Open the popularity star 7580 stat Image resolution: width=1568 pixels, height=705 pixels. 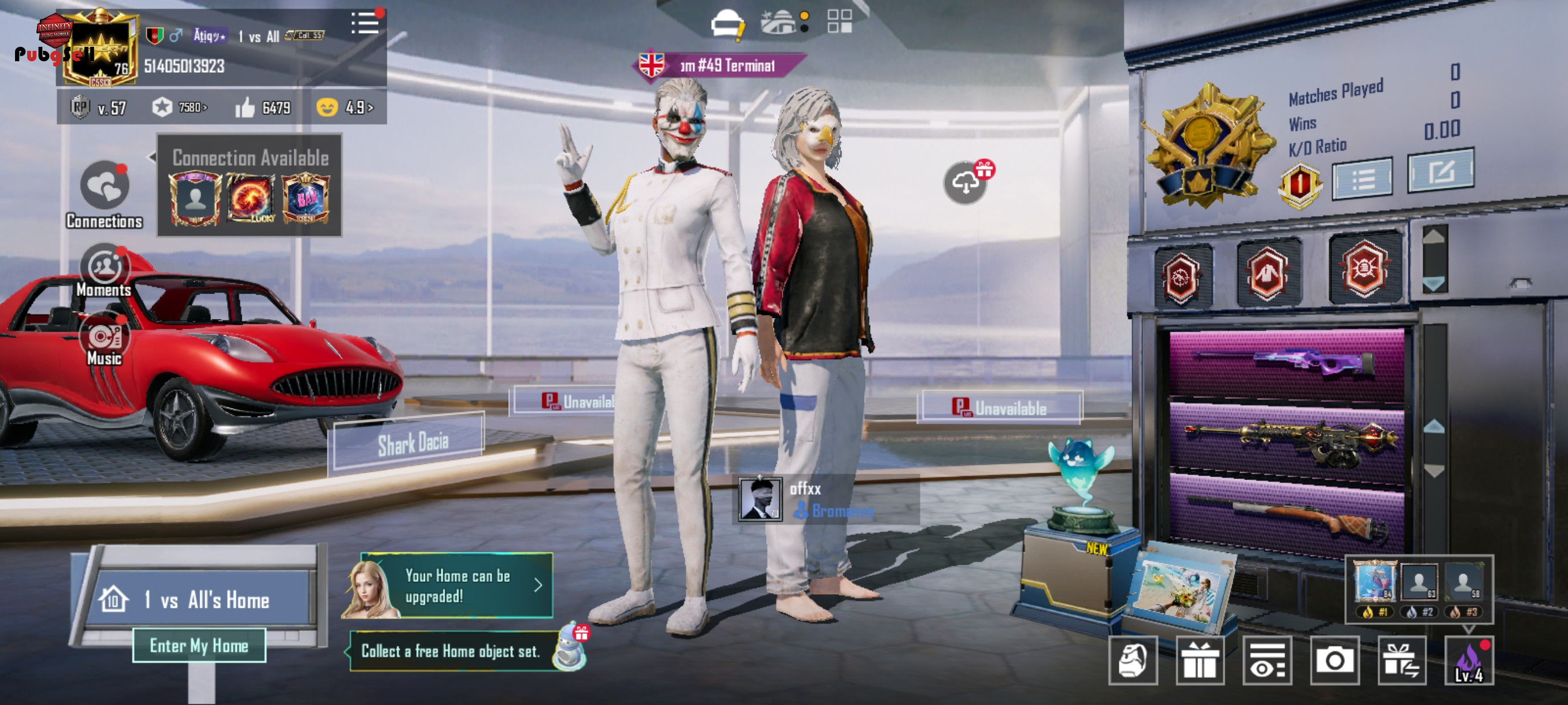pos(180,107)
